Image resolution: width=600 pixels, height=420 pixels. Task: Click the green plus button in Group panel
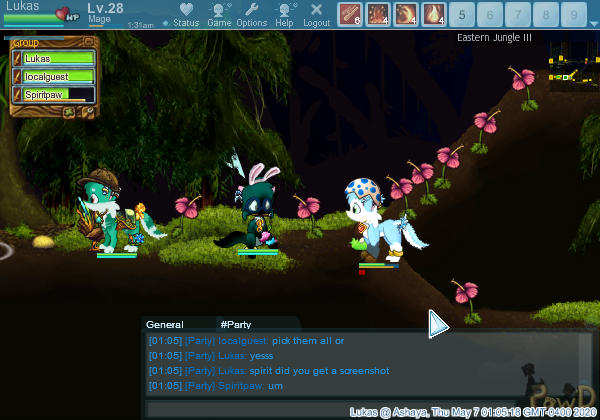point(71,111)
